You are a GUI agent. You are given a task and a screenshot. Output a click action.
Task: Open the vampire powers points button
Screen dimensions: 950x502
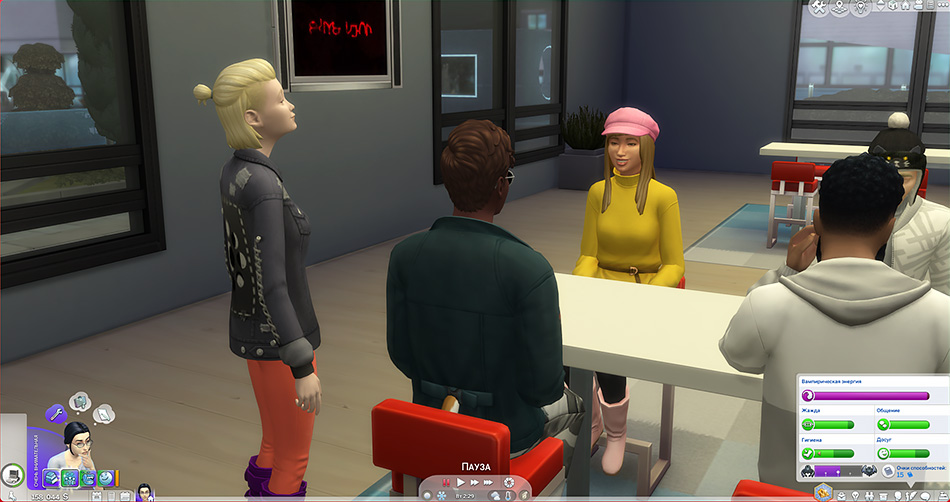[898, 472]
